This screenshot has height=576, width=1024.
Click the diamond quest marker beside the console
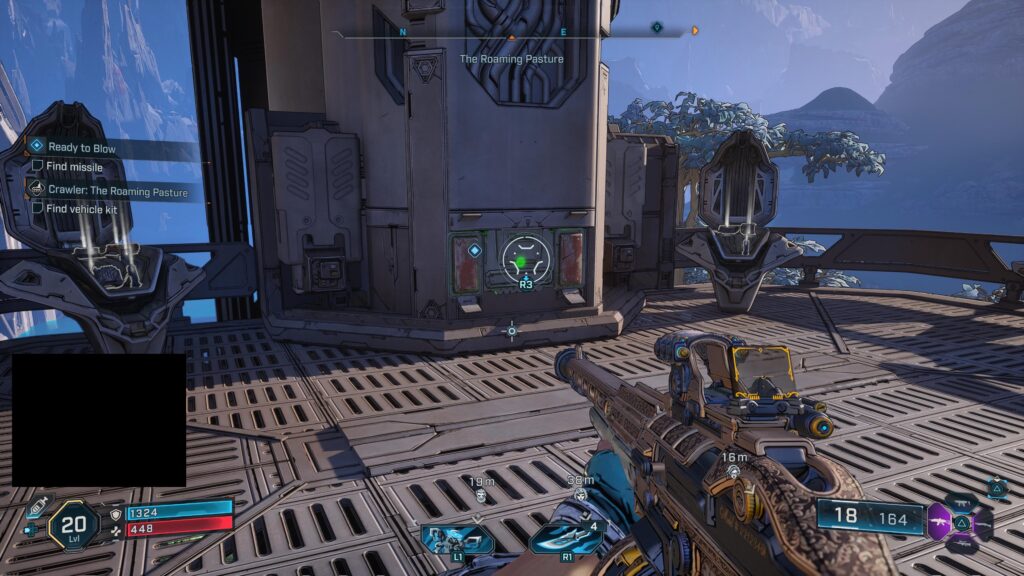pos(475,250)
